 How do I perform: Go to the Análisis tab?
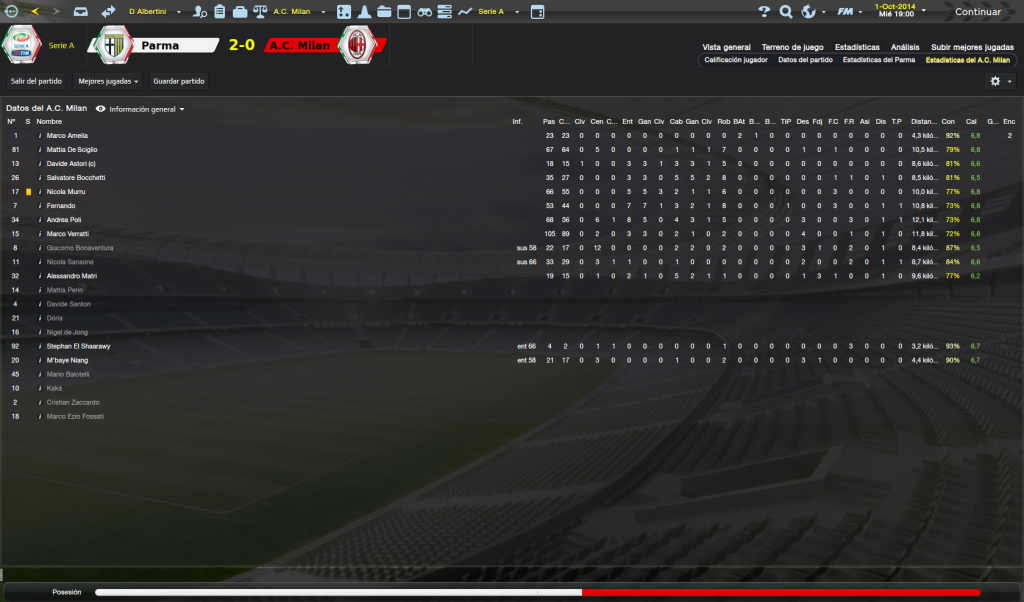tap(905, 47)
